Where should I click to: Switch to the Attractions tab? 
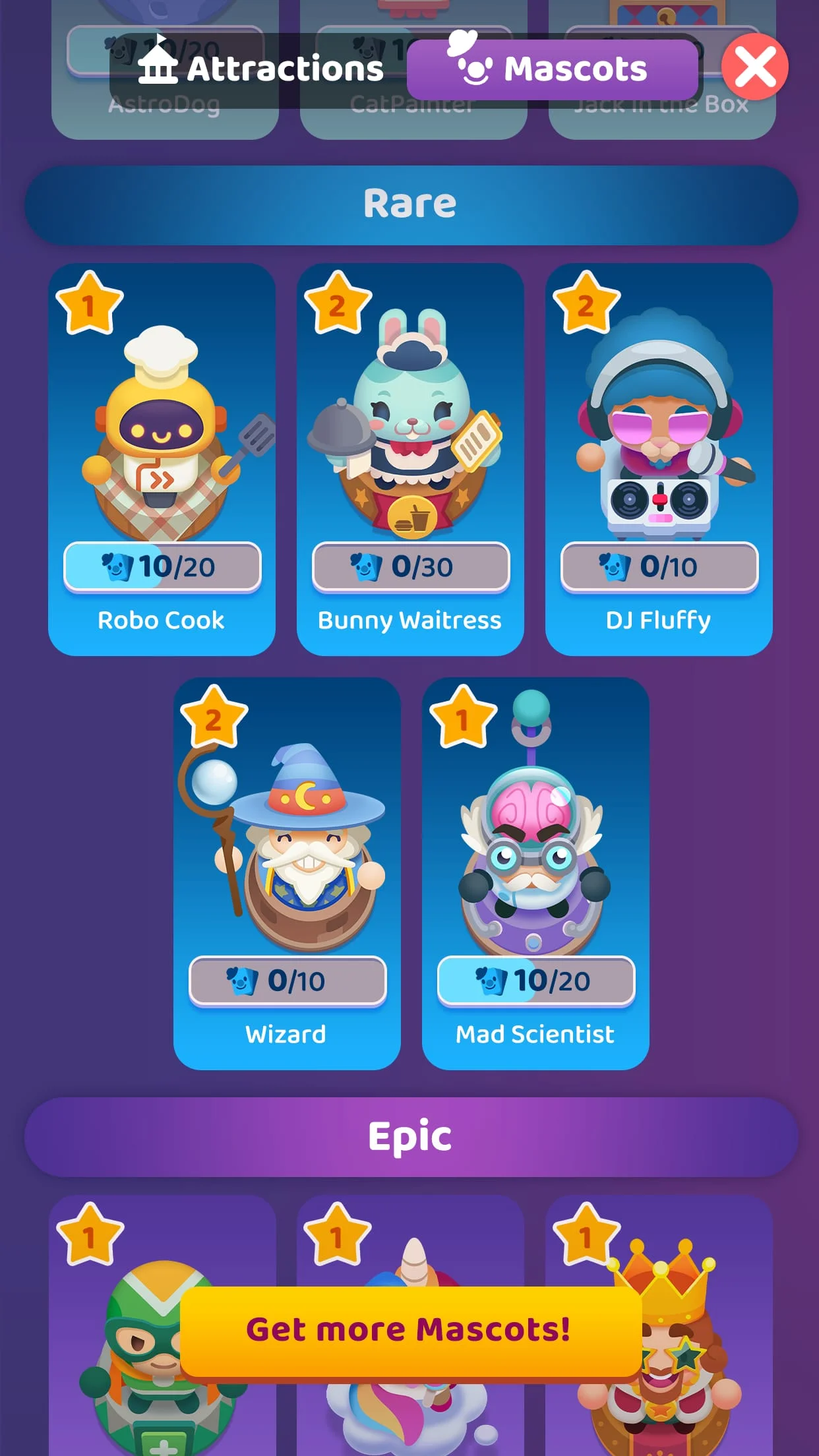(x=260, y=69)
